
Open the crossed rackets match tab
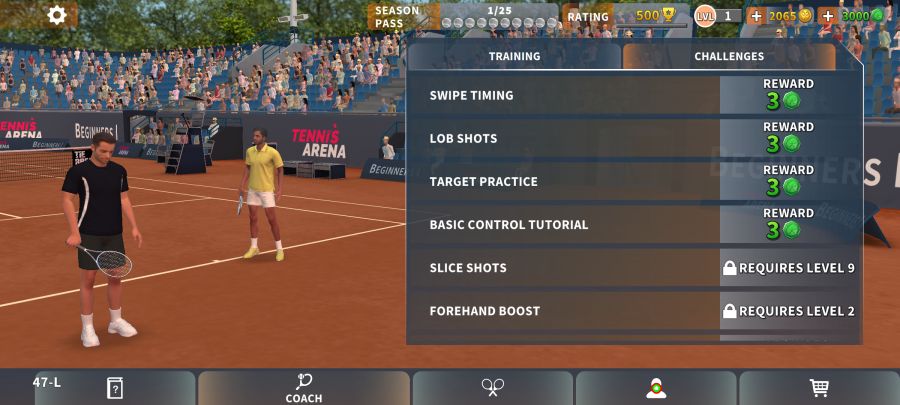click(x=492, y=388)
